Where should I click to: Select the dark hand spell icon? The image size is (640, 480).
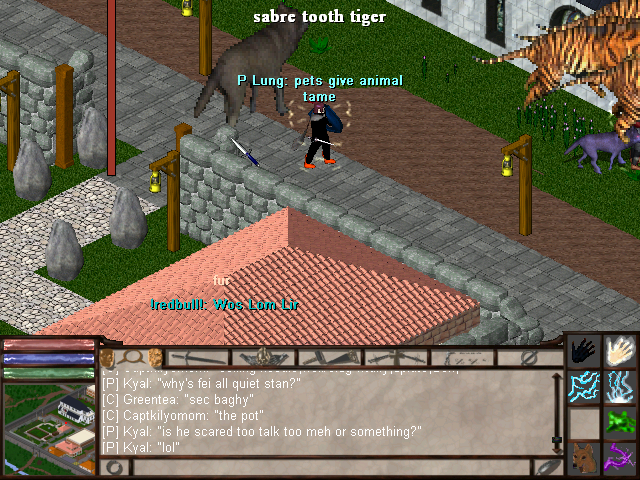[x=584, y=351]
